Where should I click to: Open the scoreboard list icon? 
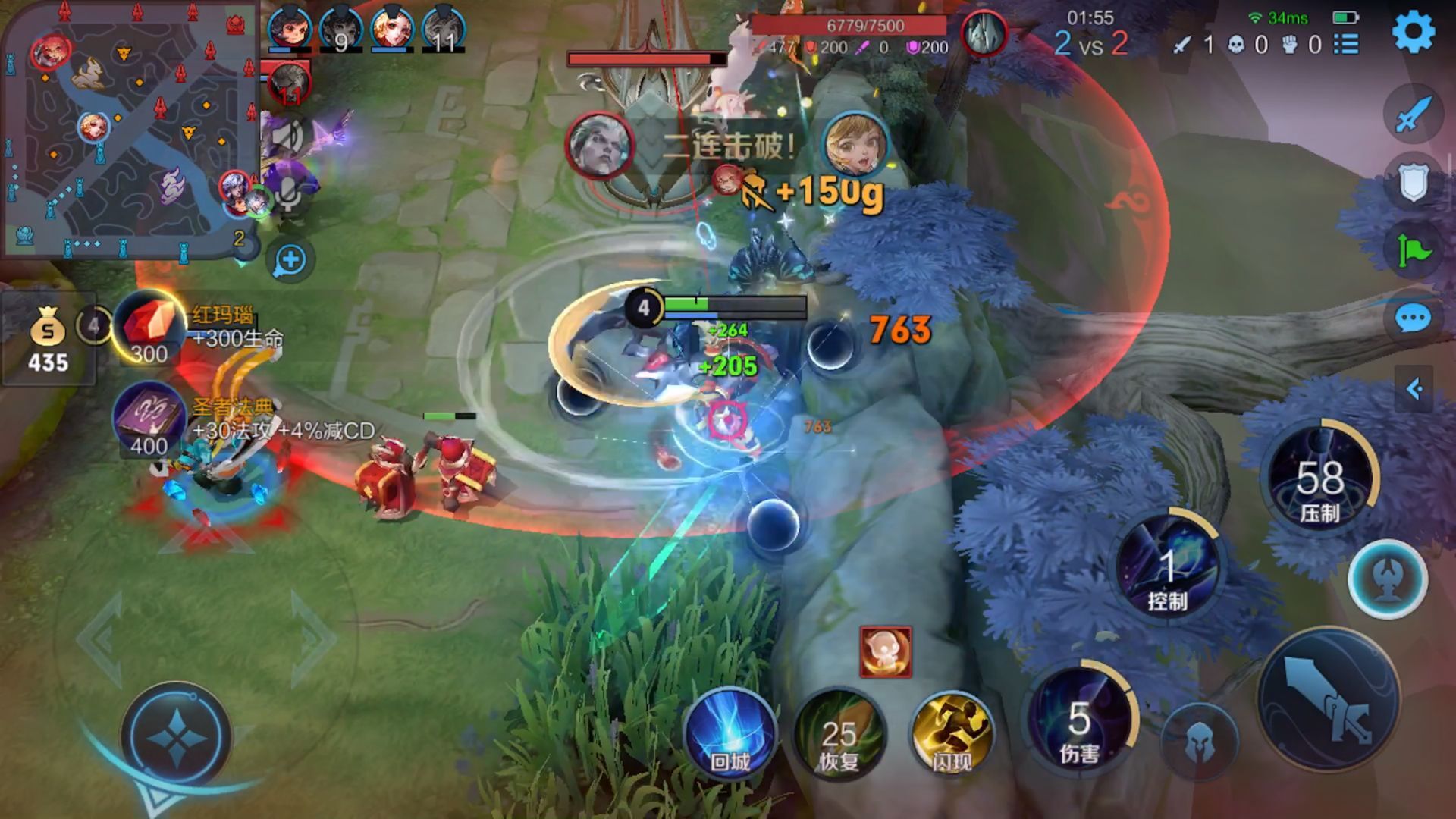1346,44
